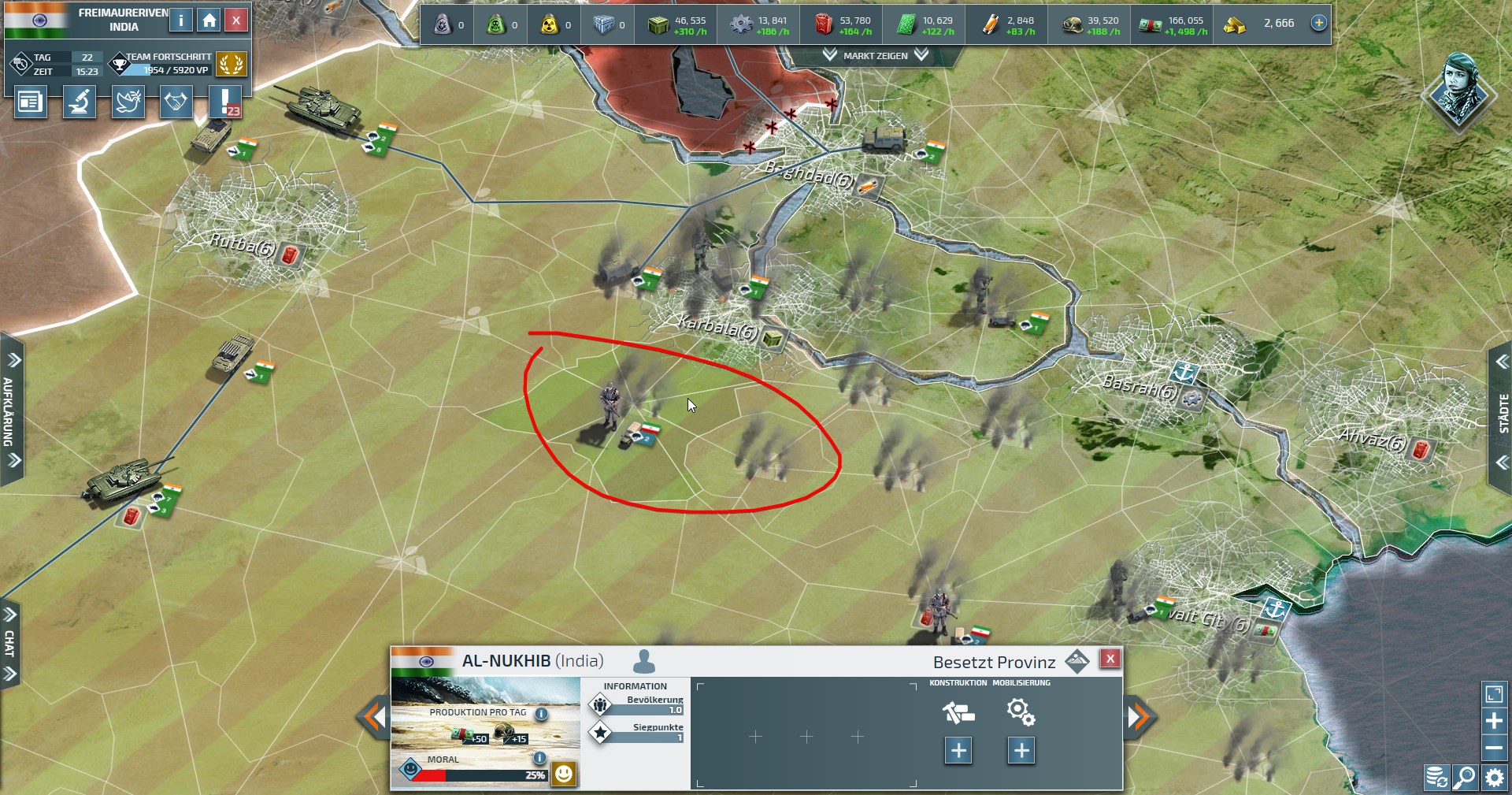This screenshot has width=1512, height=795.
Task: Click the game info 'i' button
Action: 181,20
